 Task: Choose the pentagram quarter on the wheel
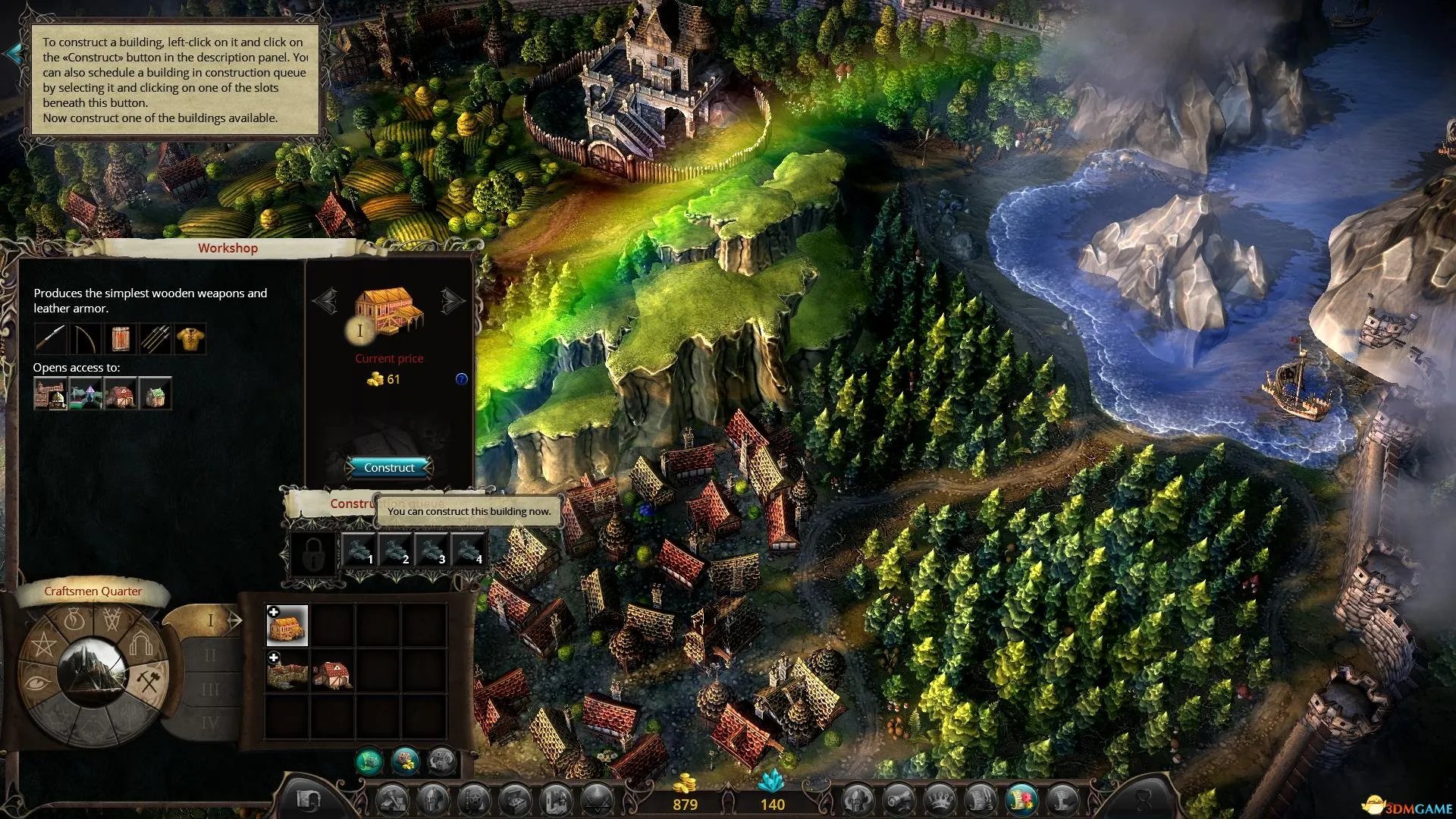point(43,647)
